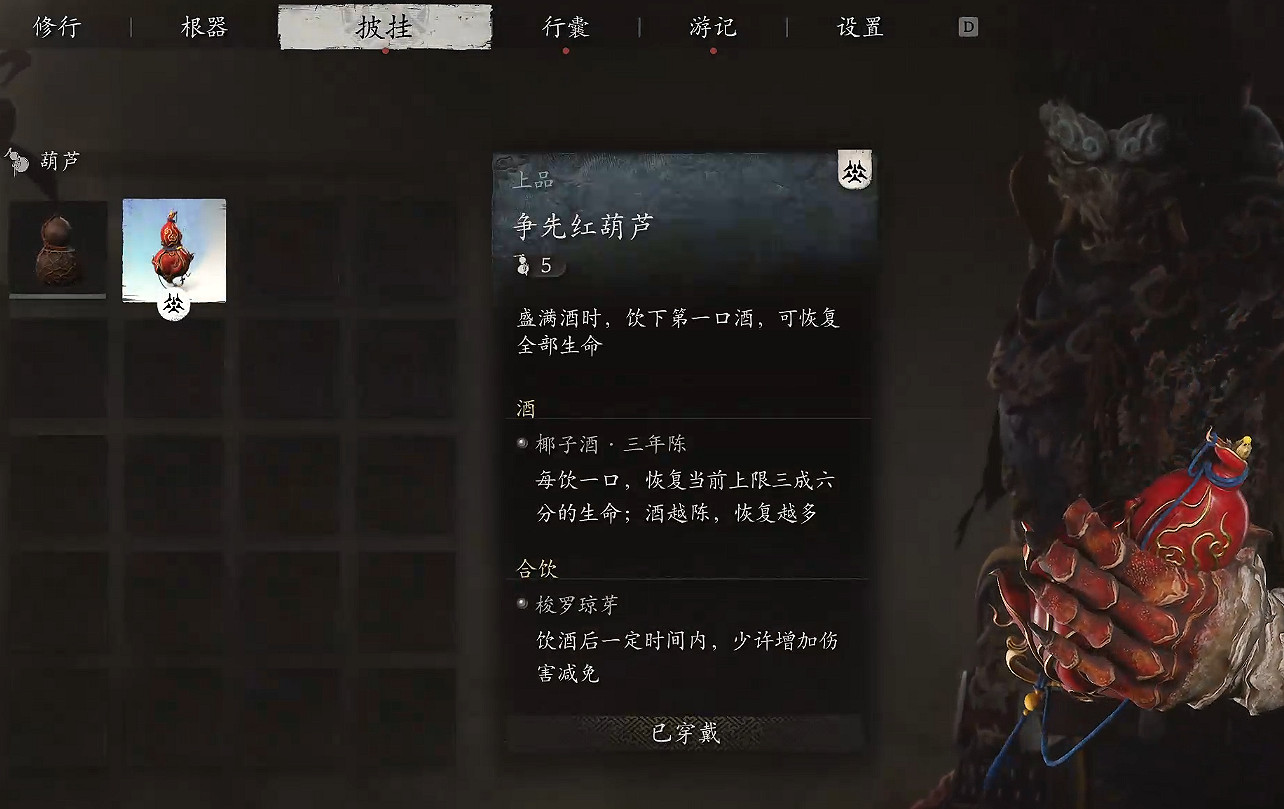
Task: Click the equipped marker under the red gourd
Action: 174,306
